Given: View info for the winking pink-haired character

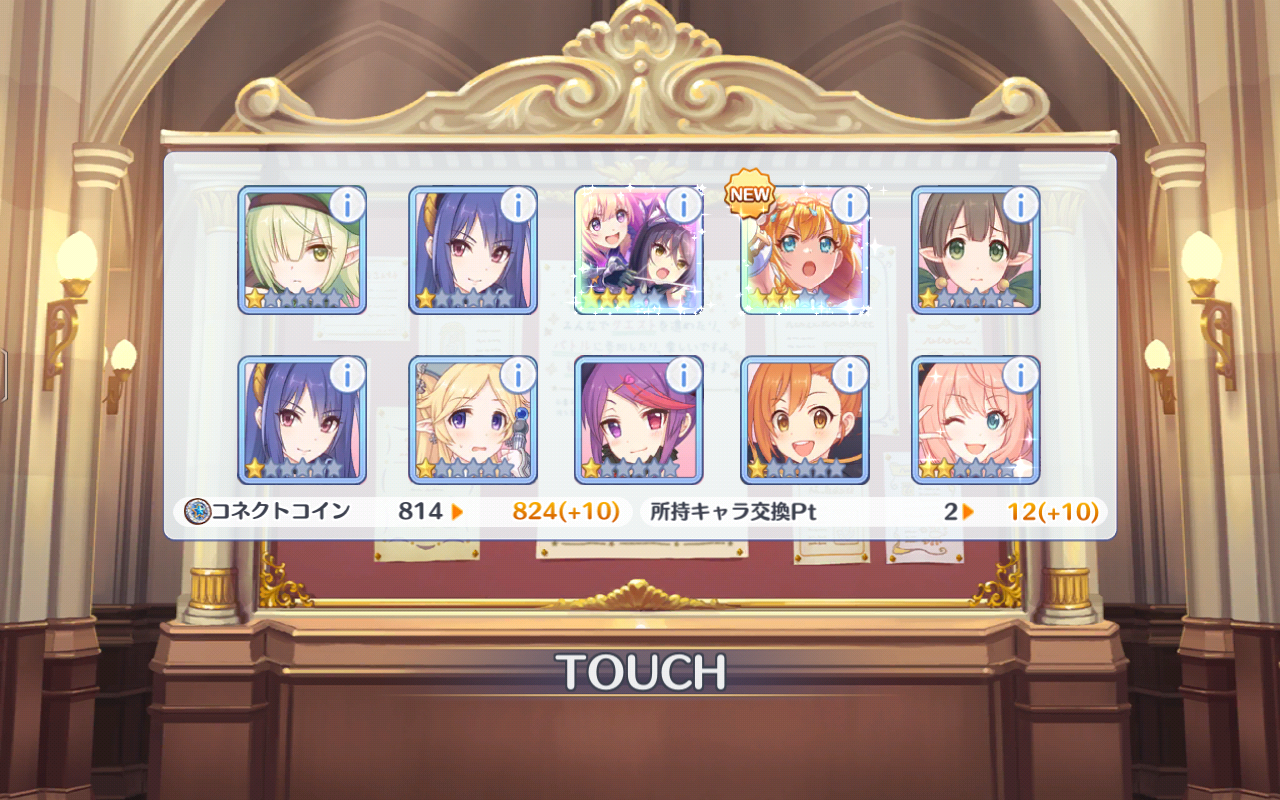Looking at the screenshot, I should tap(1020, 376).
